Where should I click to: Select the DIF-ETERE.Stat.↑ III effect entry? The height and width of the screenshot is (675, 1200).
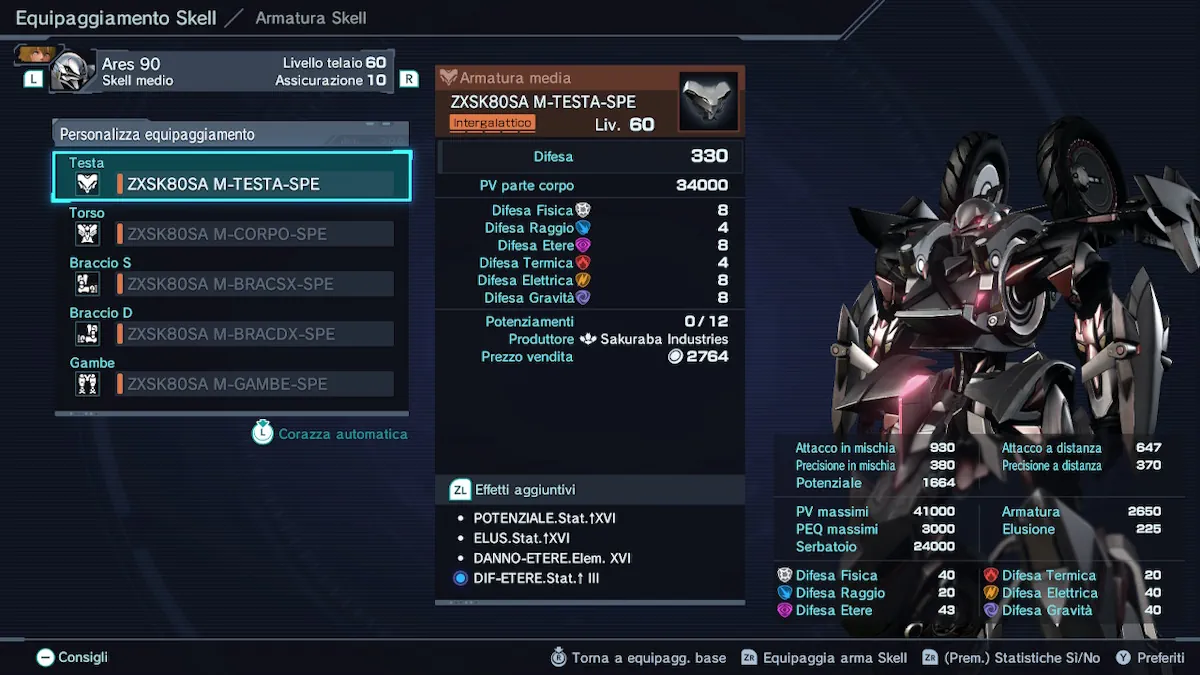[x=536, y=578]
